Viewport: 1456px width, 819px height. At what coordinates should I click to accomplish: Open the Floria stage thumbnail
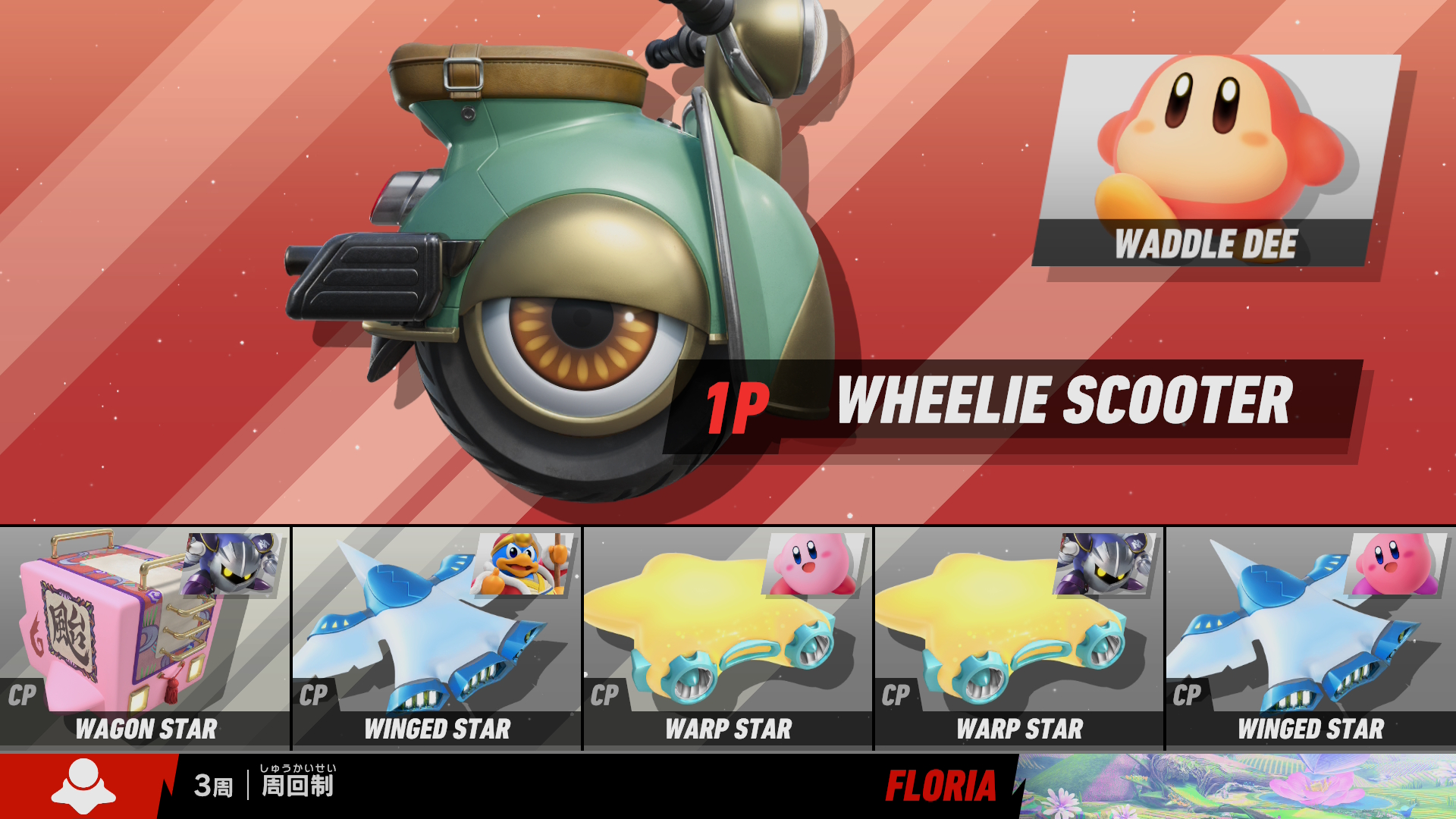coord(1238,786)
